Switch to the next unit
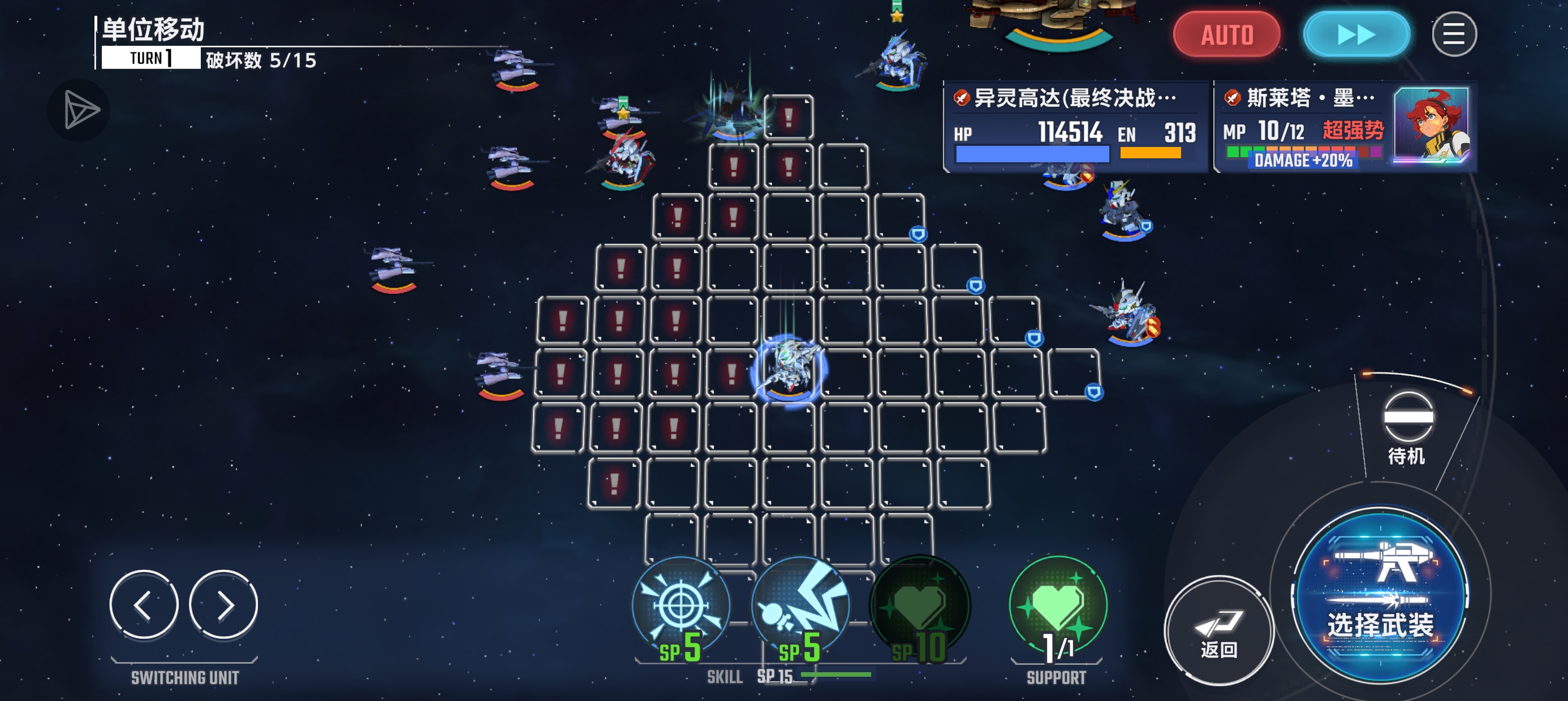This screenshot has width=1568, height=701. 223,604
